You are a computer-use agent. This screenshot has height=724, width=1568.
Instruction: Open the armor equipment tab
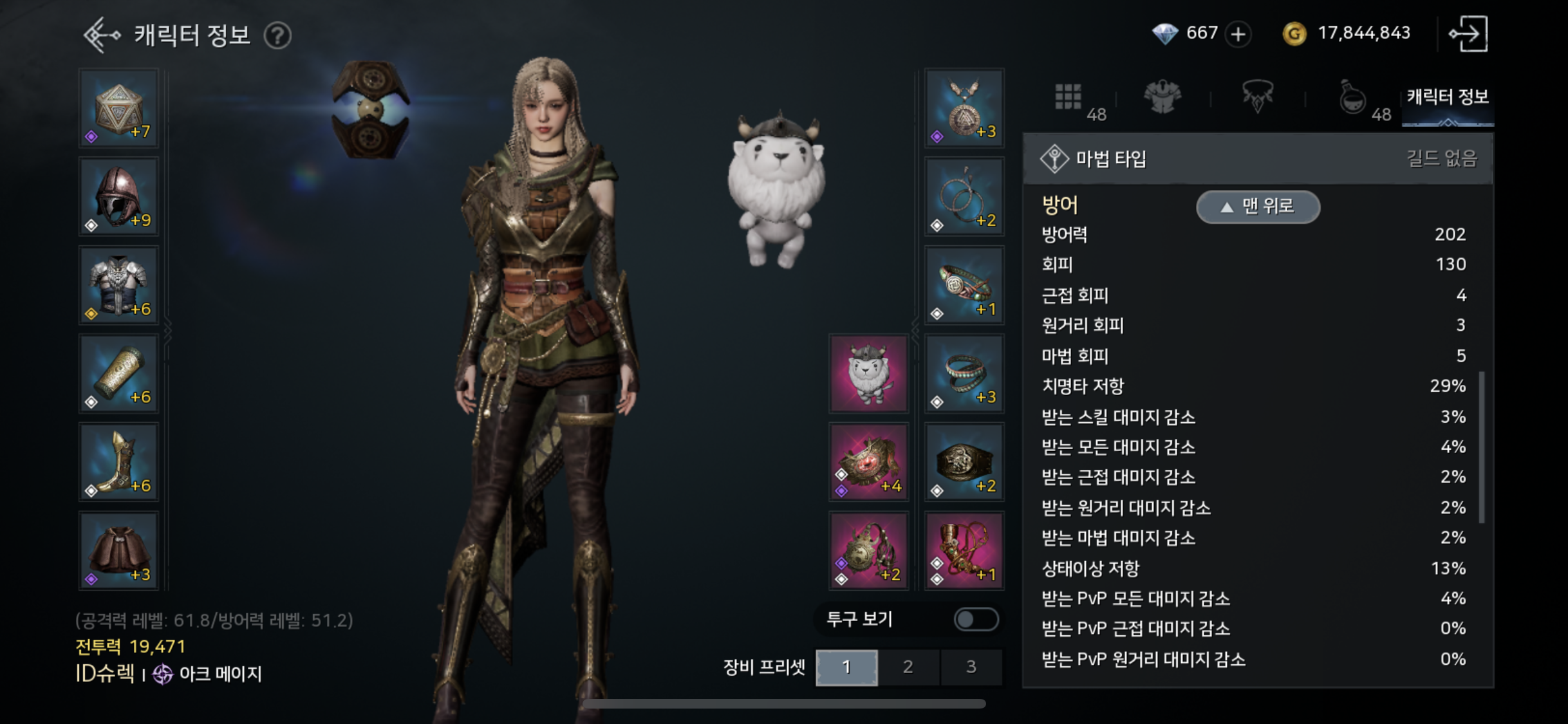click(1162, 98)
